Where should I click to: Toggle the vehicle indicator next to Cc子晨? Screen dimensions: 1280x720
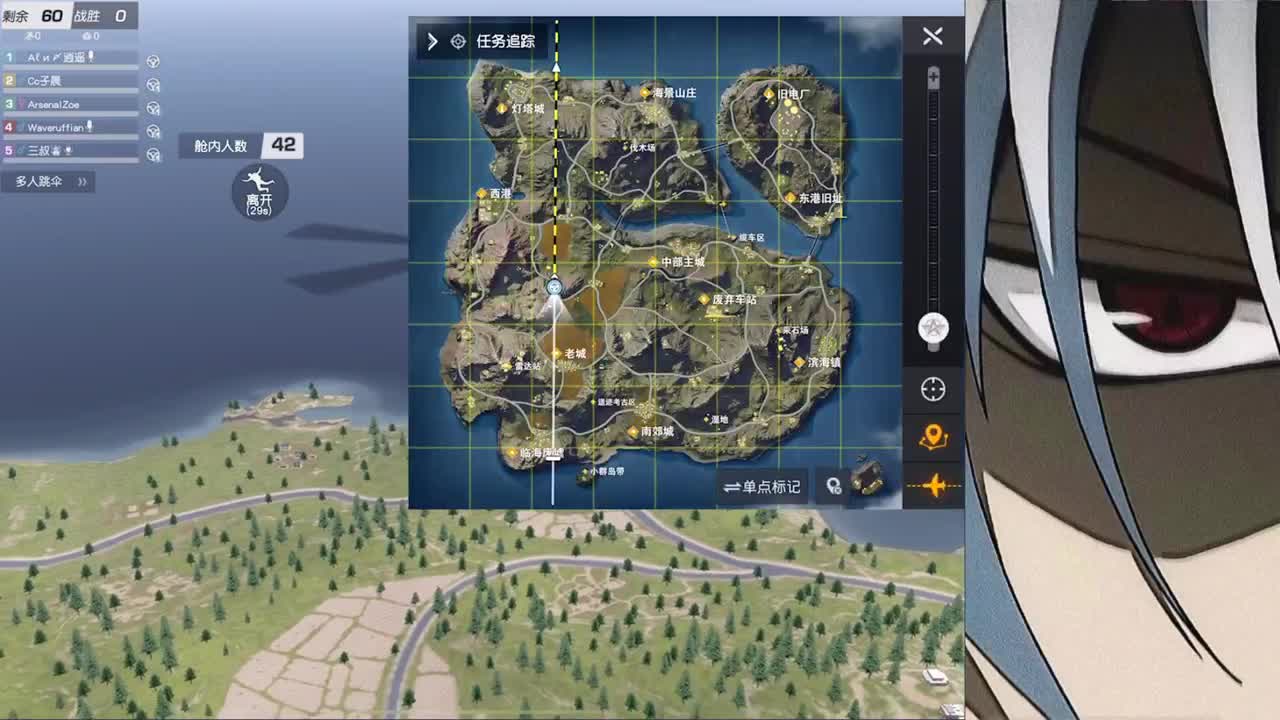tap(152, 82)
